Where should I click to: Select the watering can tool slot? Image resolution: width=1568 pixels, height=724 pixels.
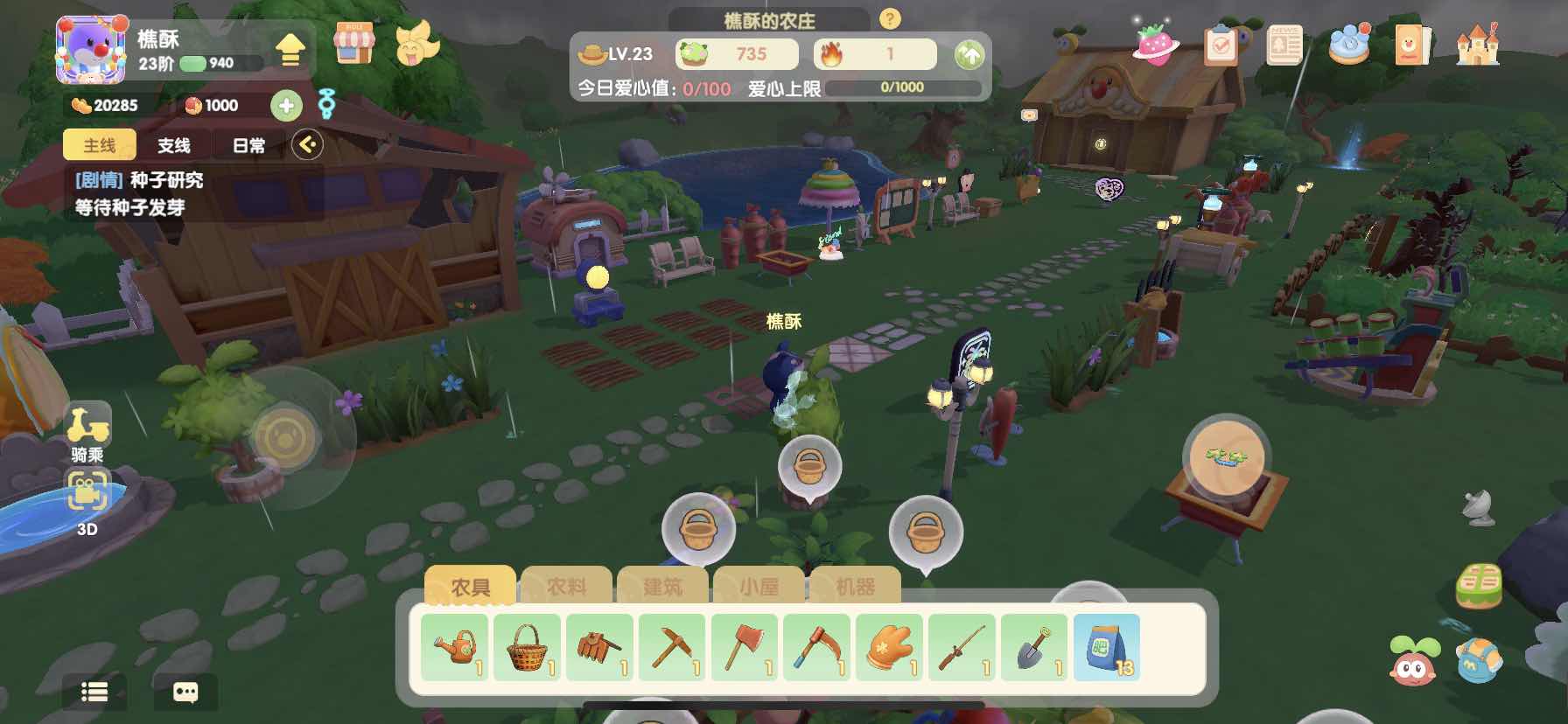click(x=455, y=648)
